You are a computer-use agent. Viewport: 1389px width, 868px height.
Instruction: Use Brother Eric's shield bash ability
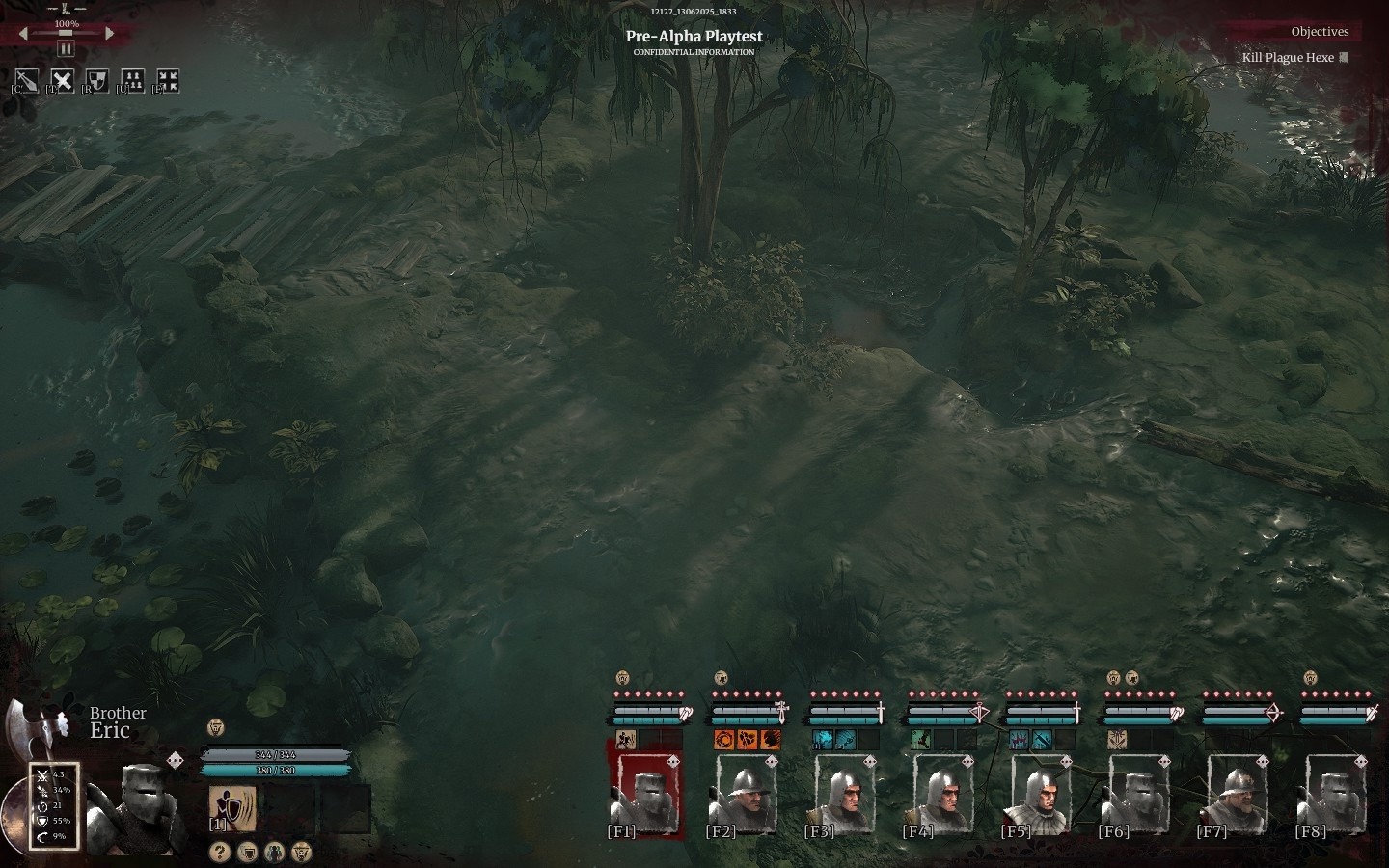(x=232, y=808)
